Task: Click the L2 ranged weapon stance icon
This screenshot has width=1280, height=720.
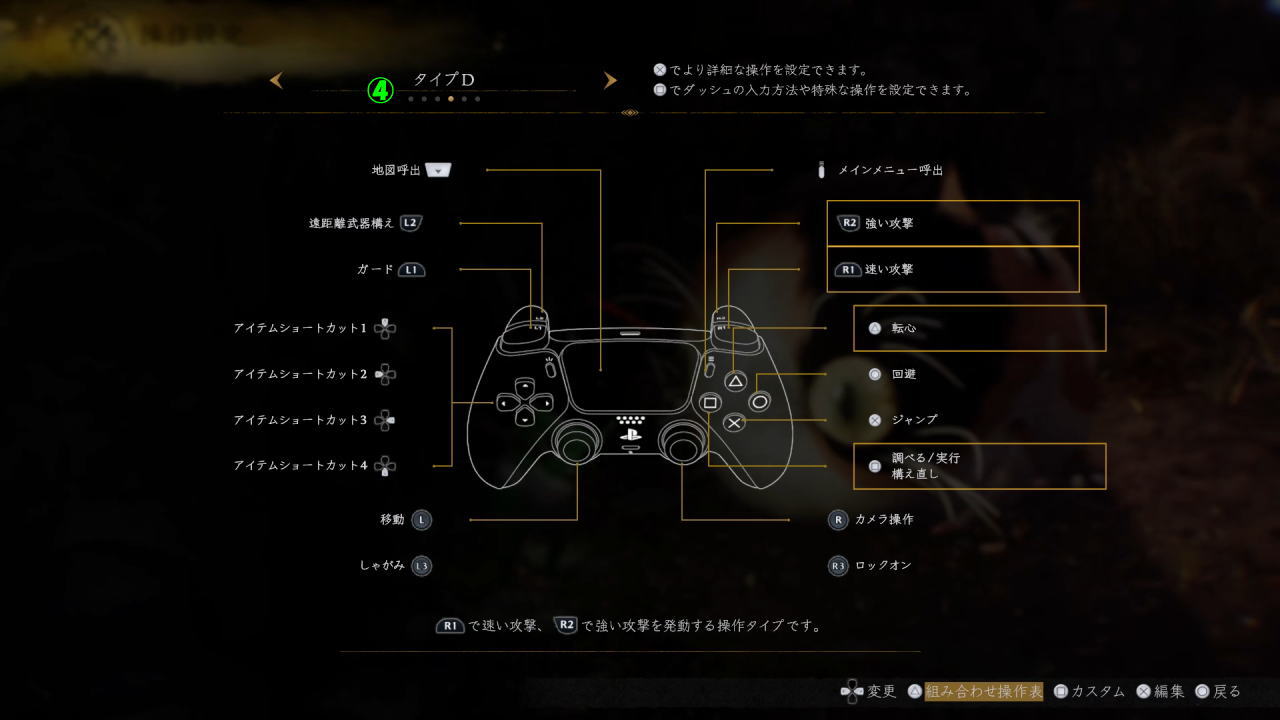Action: pyautogui.click(x=410, y=222)
